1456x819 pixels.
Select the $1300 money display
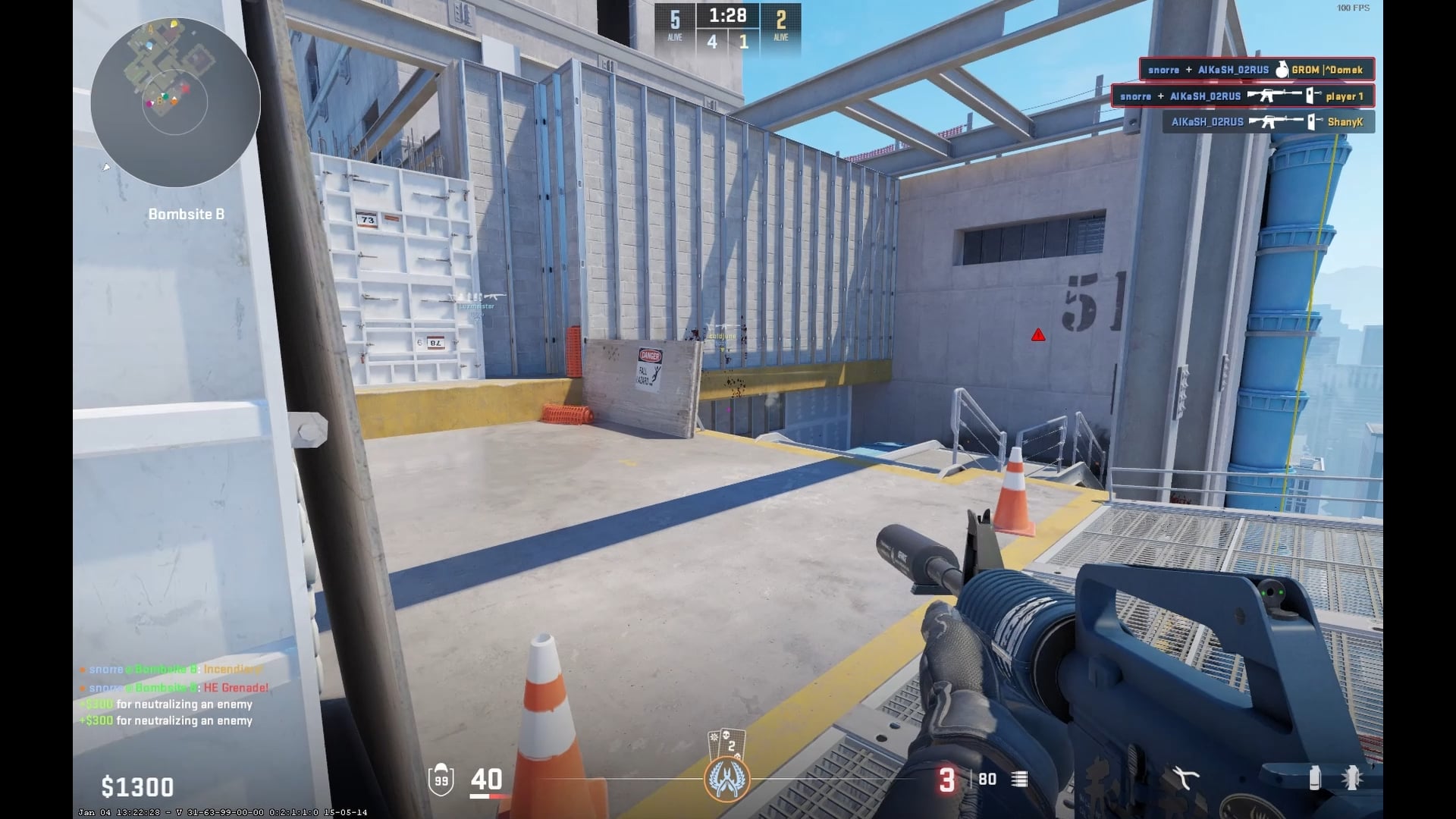tap(136, 786)
